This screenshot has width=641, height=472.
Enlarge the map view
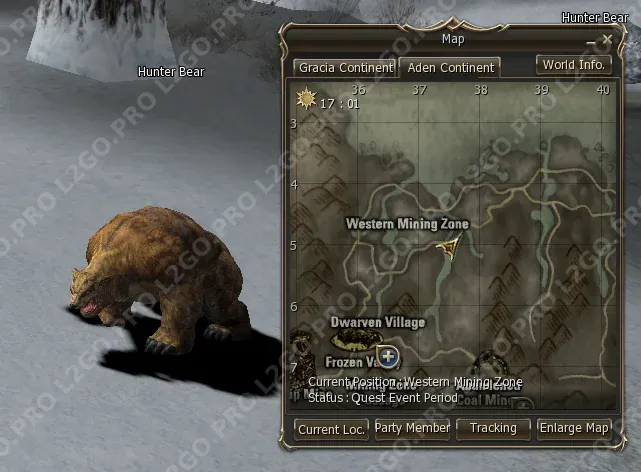click(x=574, y=428)
